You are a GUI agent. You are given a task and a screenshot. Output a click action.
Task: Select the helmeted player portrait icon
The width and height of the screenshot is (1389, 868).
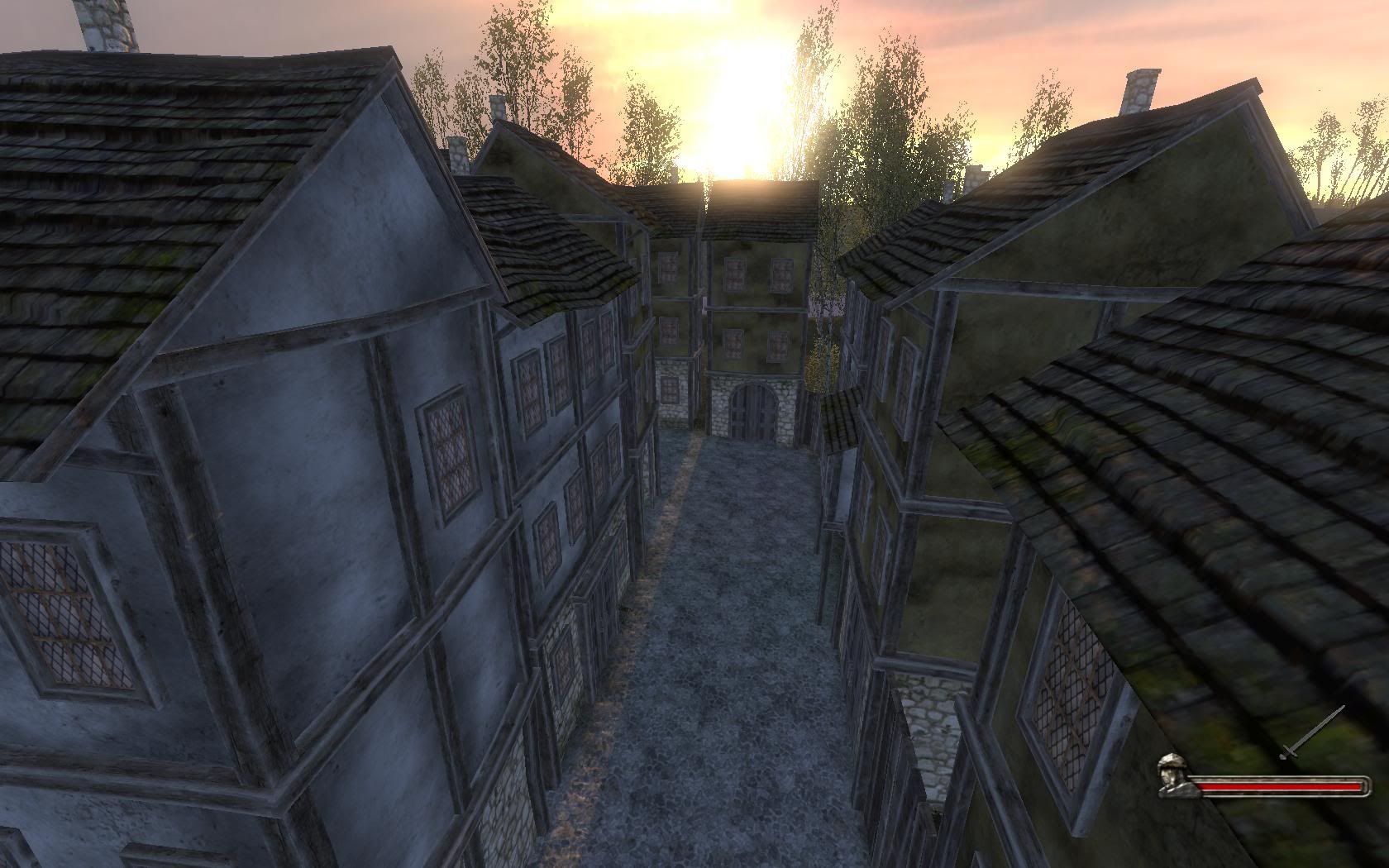(1172, 775)
